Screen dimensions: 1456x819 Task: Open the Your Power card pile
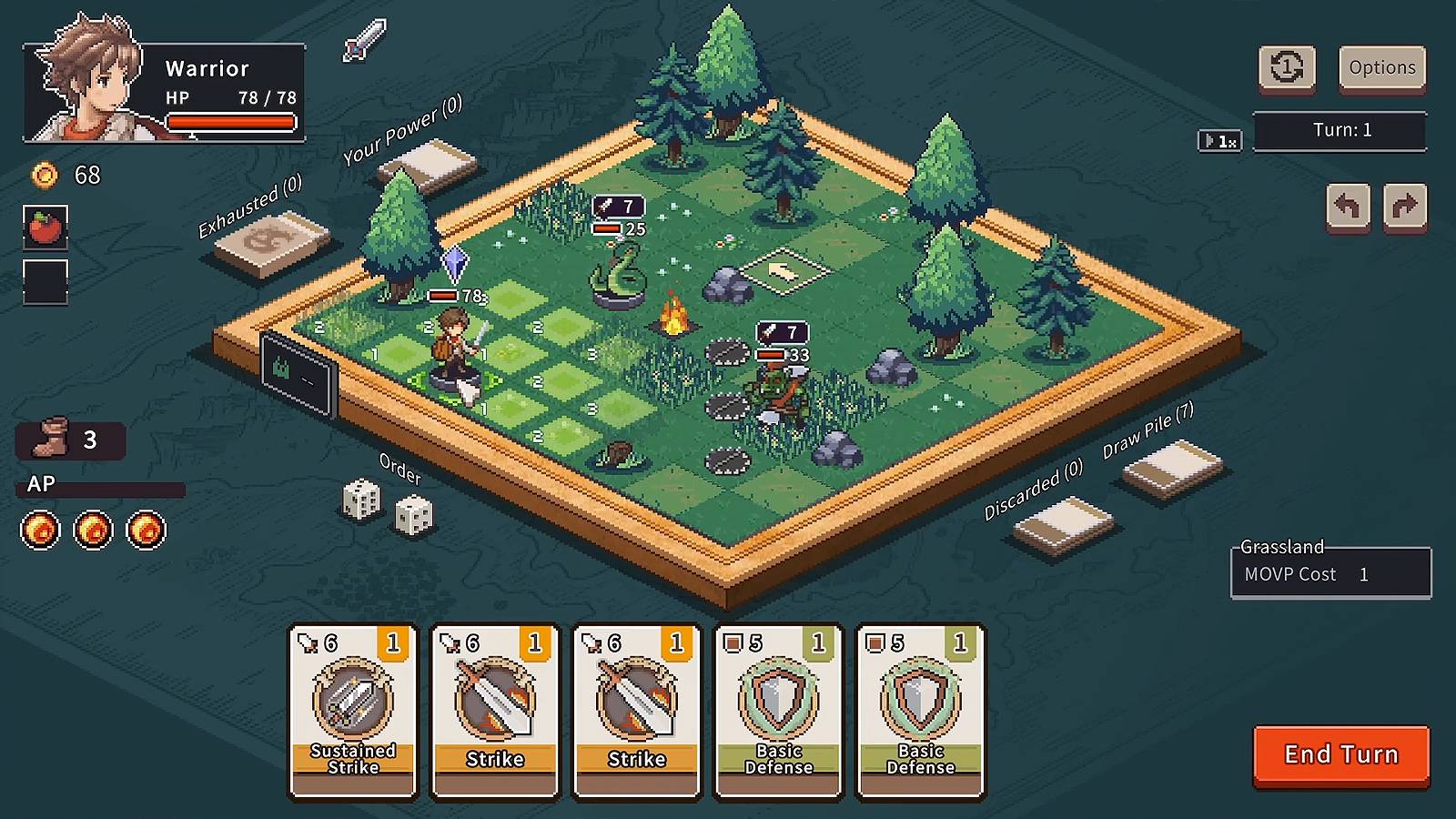pyautogui.click(x=428, y=166)
